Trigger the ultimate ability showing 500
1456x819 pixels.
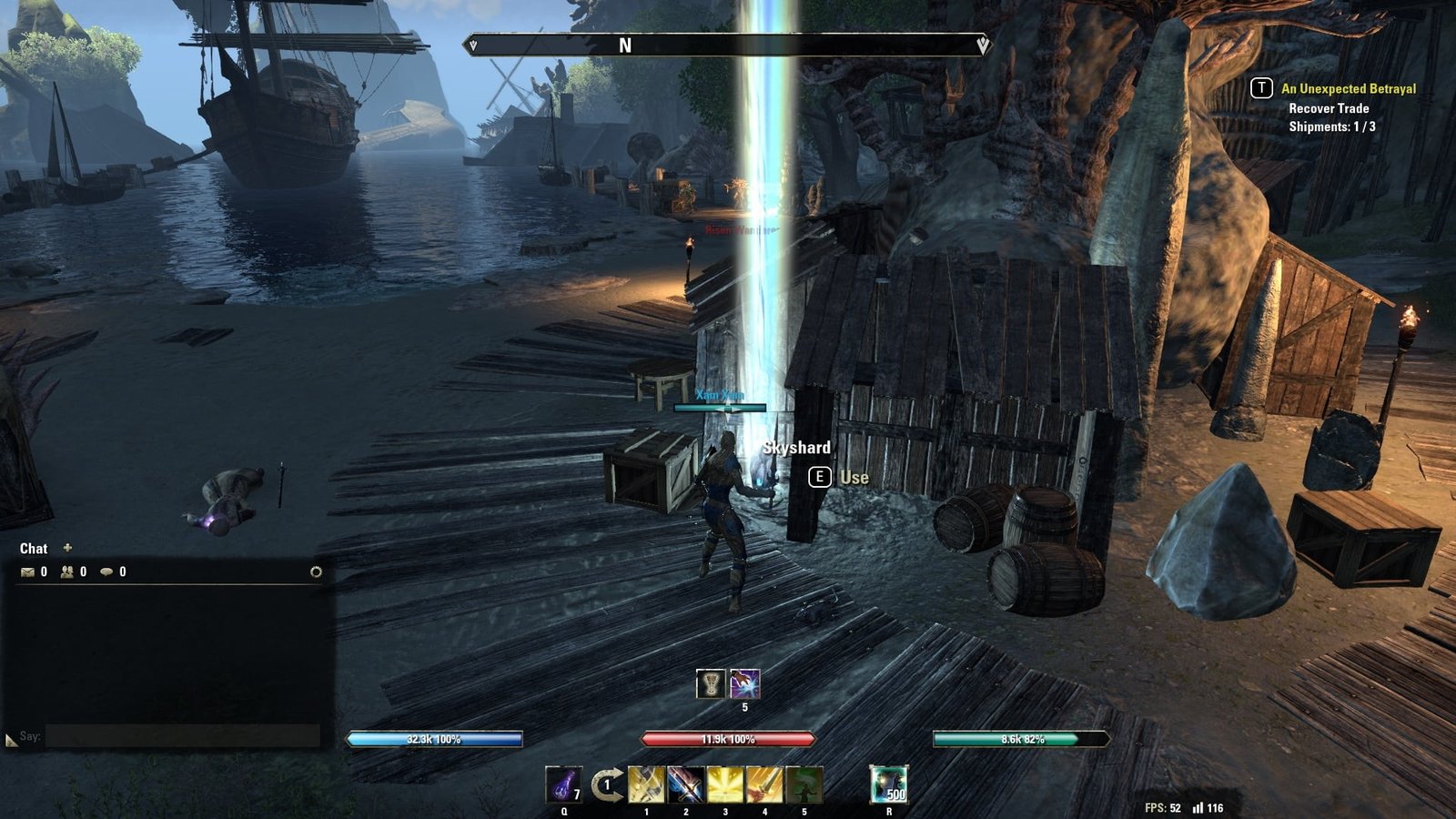[888, 784]
